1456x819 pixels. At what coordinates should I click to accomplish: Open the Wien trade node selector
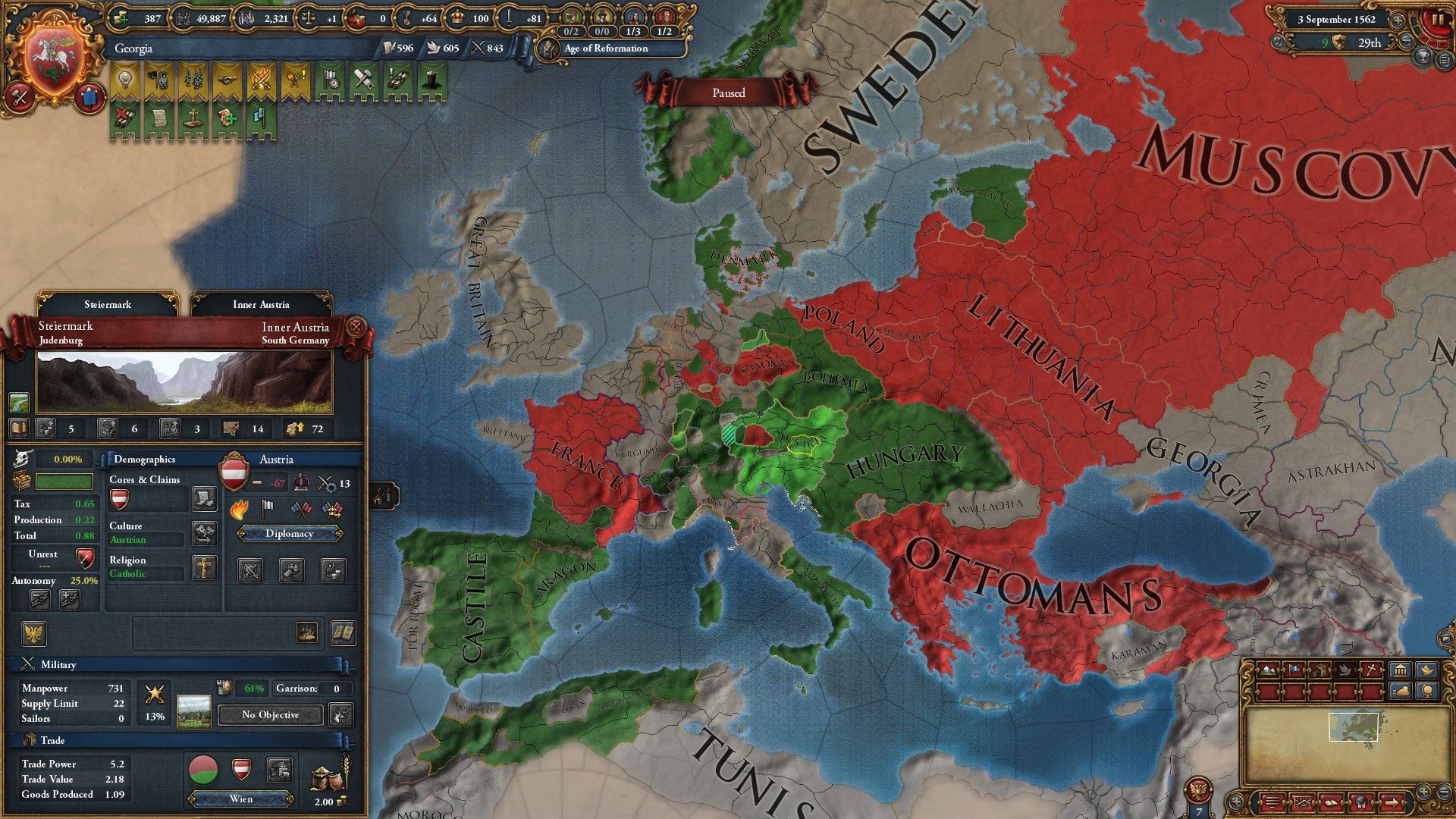[240, 799]
